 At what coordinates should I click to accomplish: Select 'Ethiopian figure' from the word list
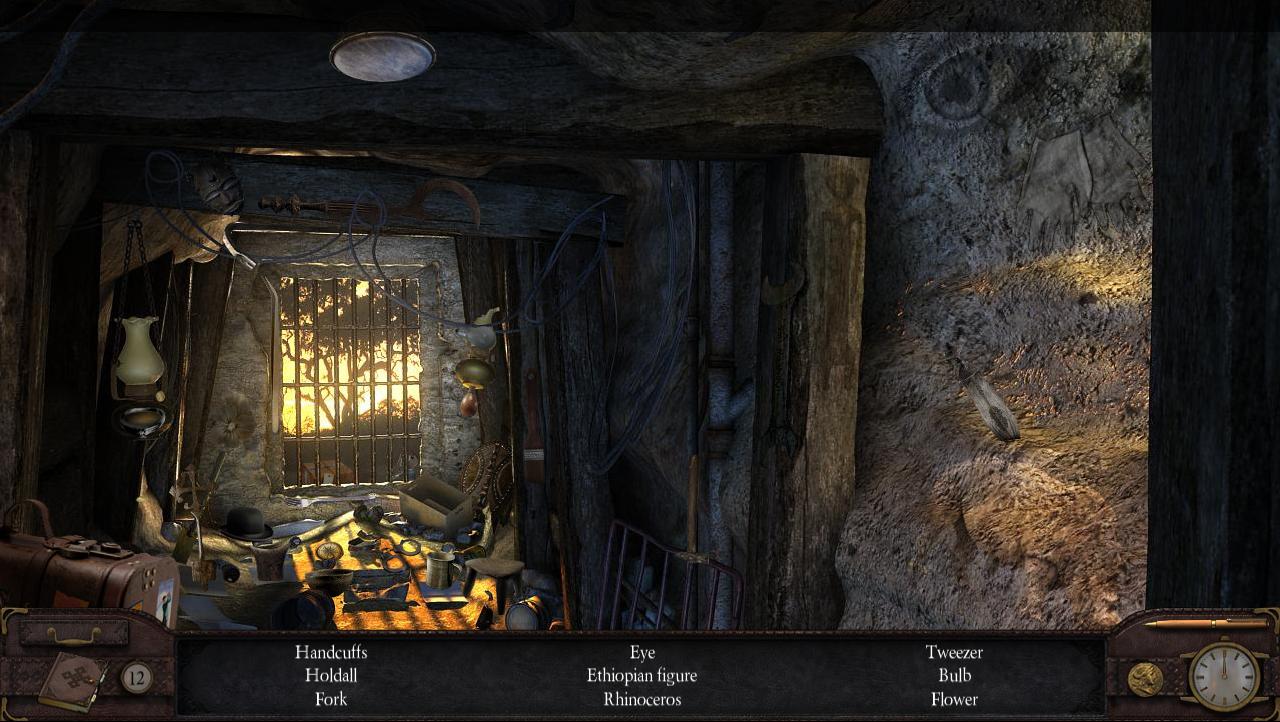click(642, 675)
